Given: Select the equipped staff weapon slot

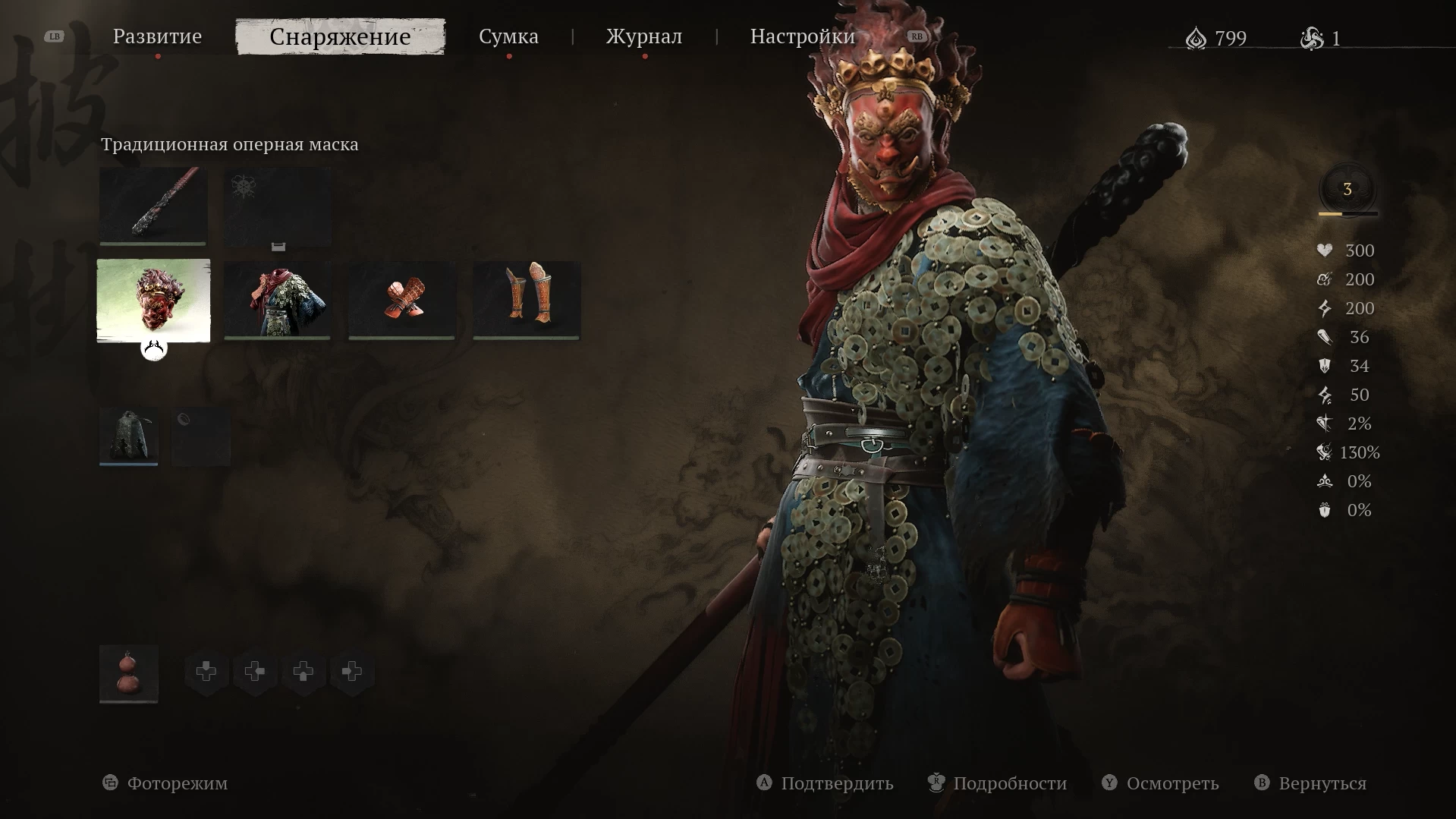Looking at the screenshot, I should click(x=153, y=206).
